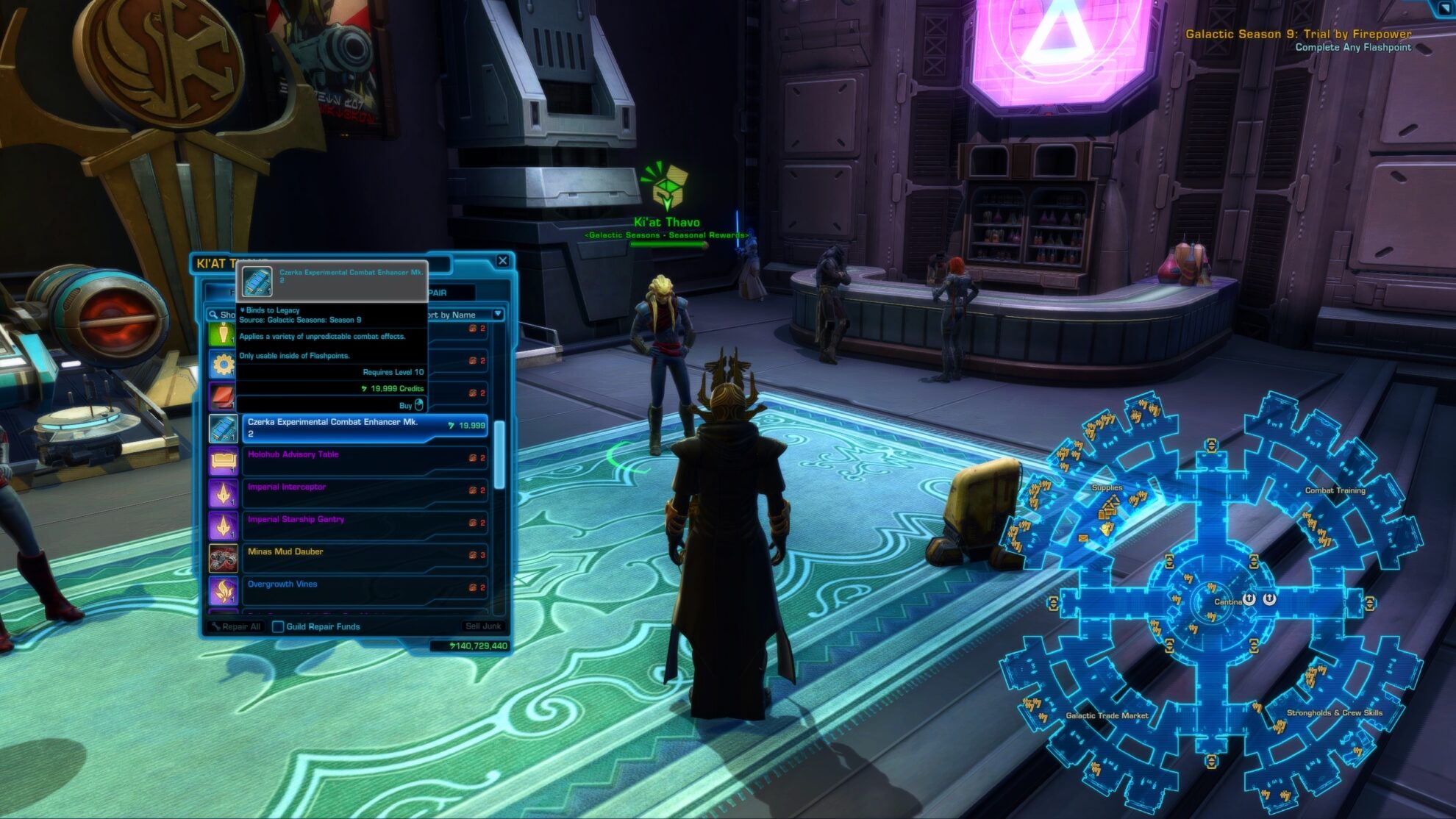Select the Czerka Experimental Combat Enhancer item icon

click(224, 427)
